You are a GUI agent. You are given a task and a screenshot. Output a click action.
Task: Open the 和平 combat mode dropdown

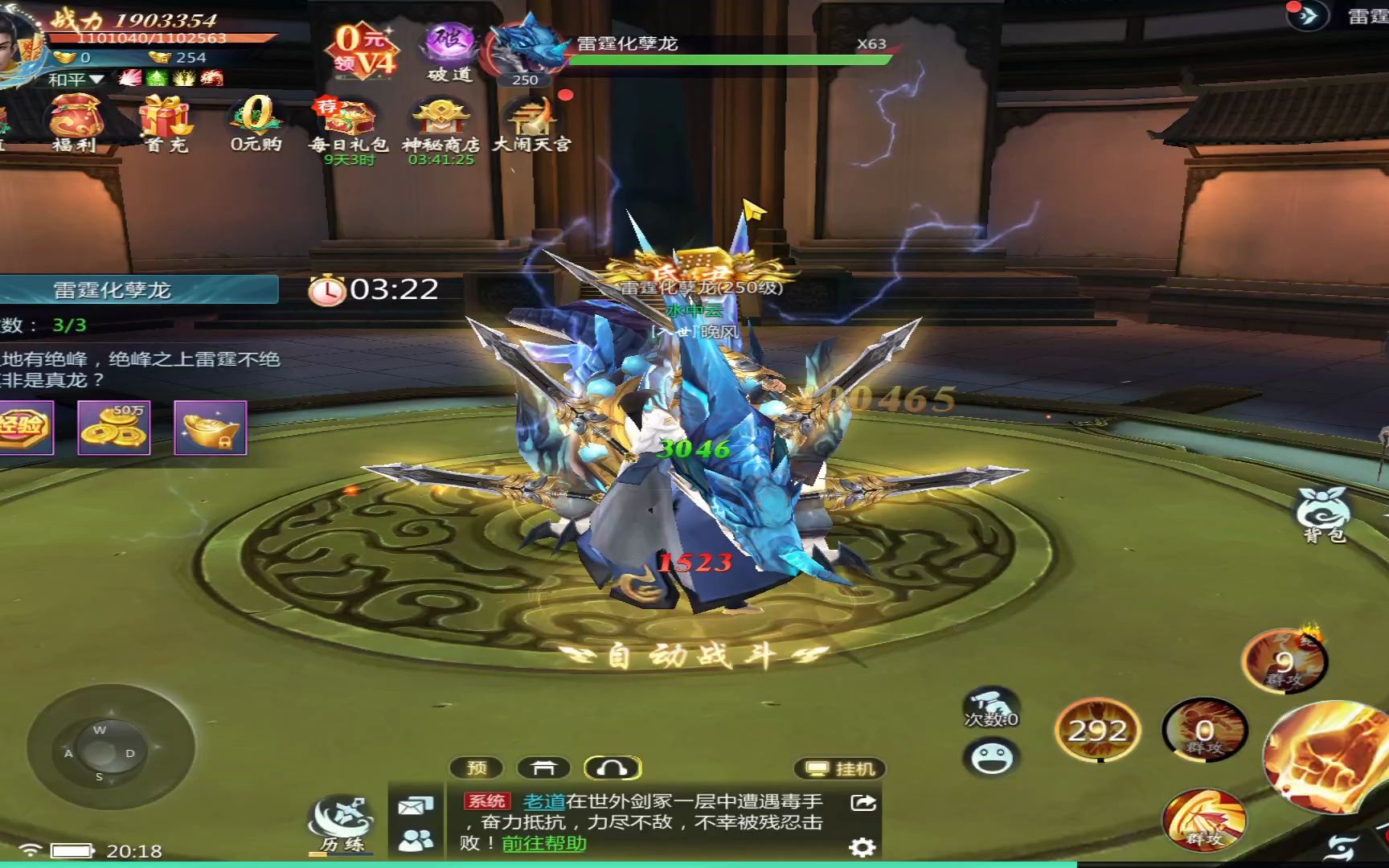tap(75, 79)
